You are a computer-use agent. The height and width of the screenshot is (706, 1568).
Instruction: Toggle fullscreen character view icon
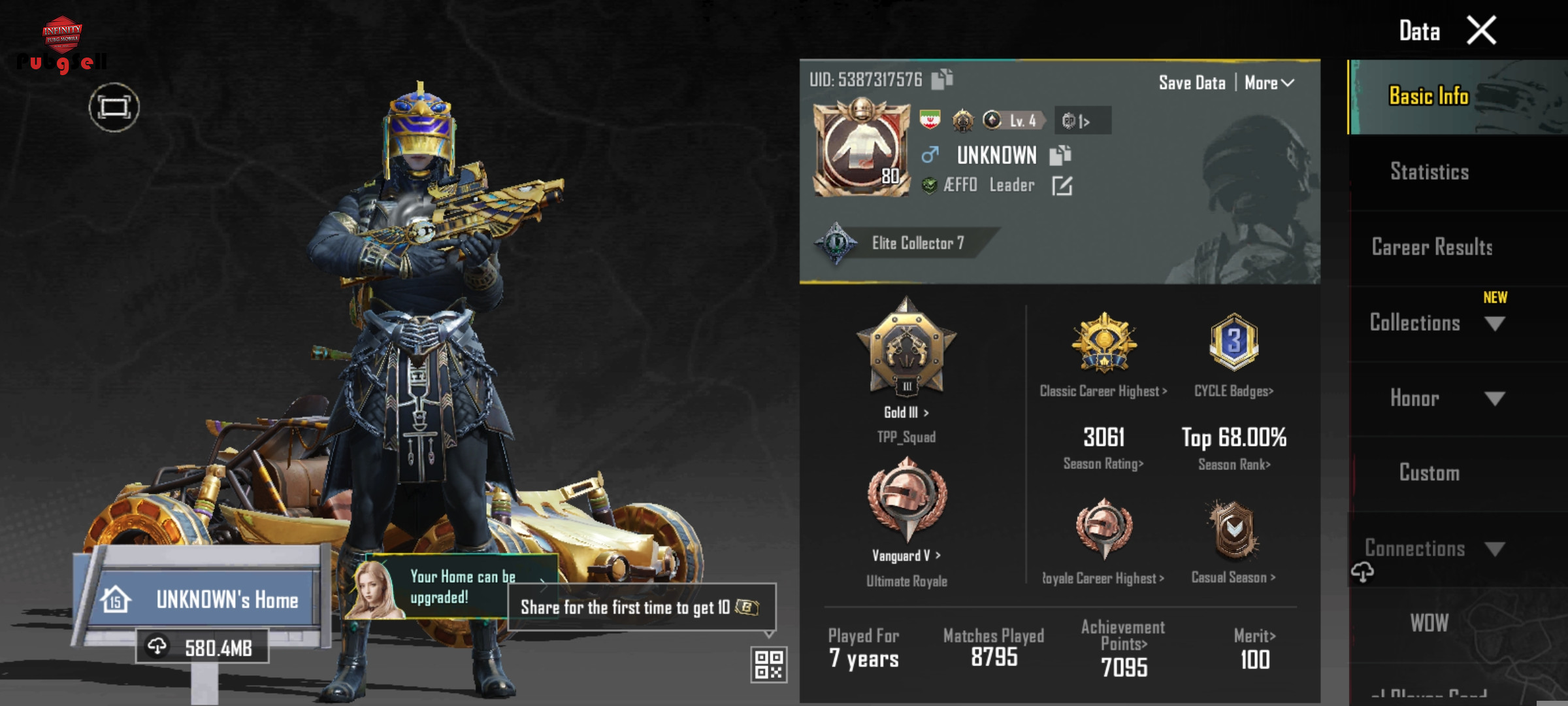[x=114, y=107]
